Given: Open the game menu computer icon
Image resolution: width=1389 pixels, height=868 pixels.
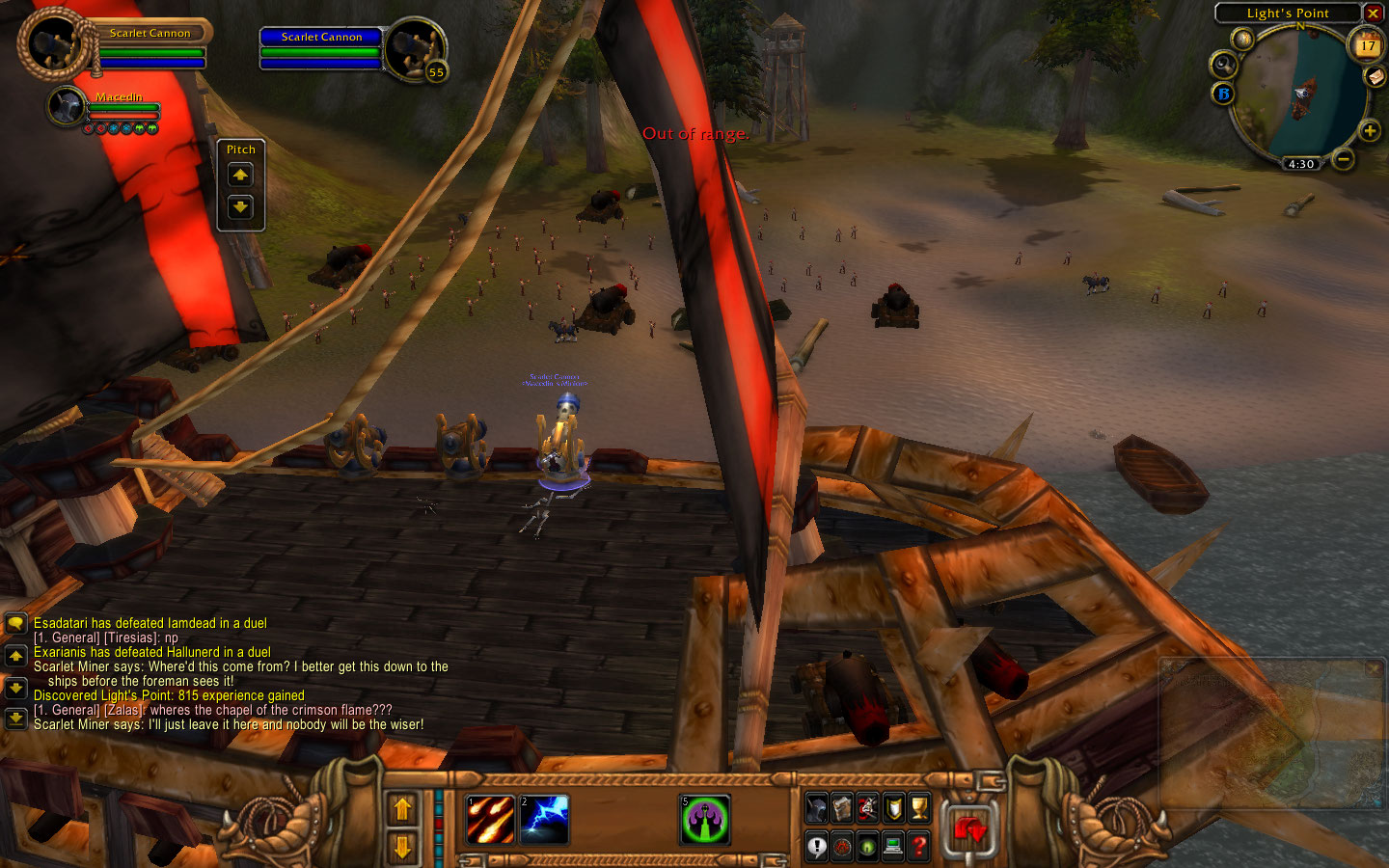Looking at the screenshot, I should [x=893, y=847].
